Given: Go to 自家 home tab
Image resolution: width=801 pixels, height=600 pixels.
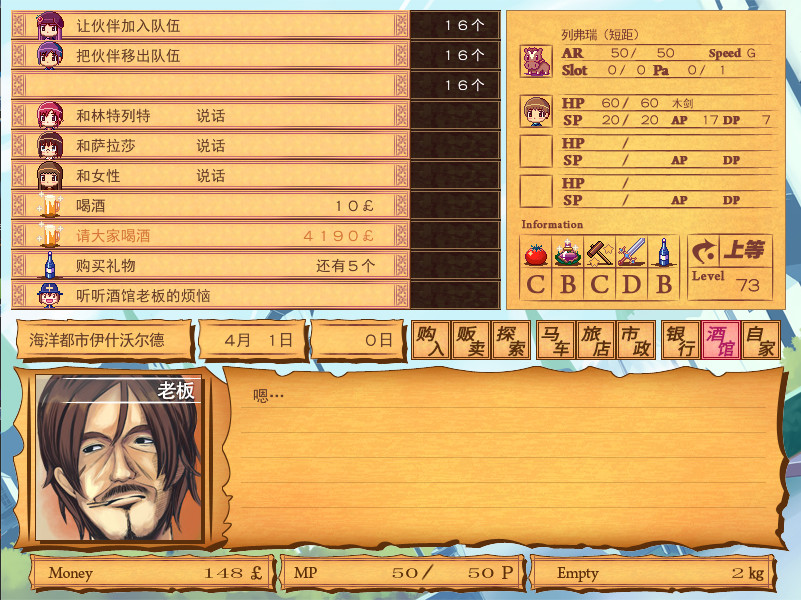Looking at the screenshot, I should 760,341.
